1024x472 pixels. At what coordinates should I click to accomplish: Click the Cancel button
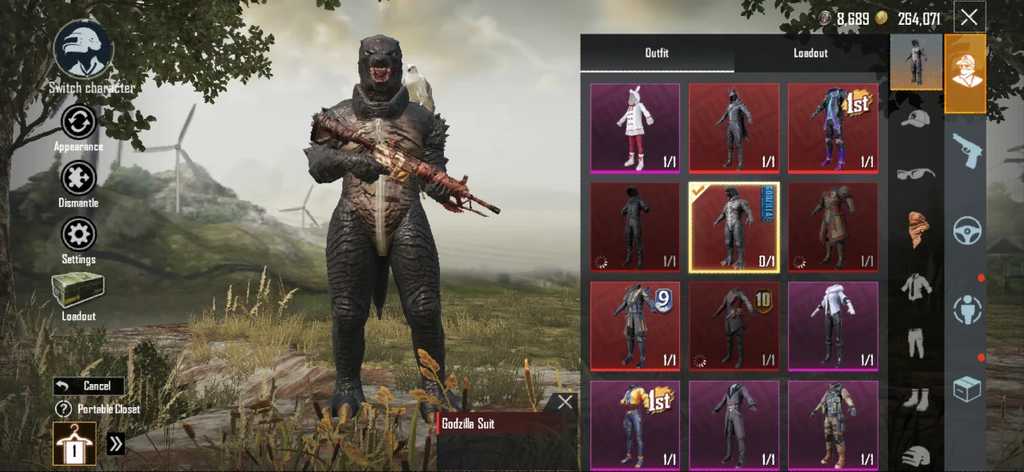click(89, 386)
